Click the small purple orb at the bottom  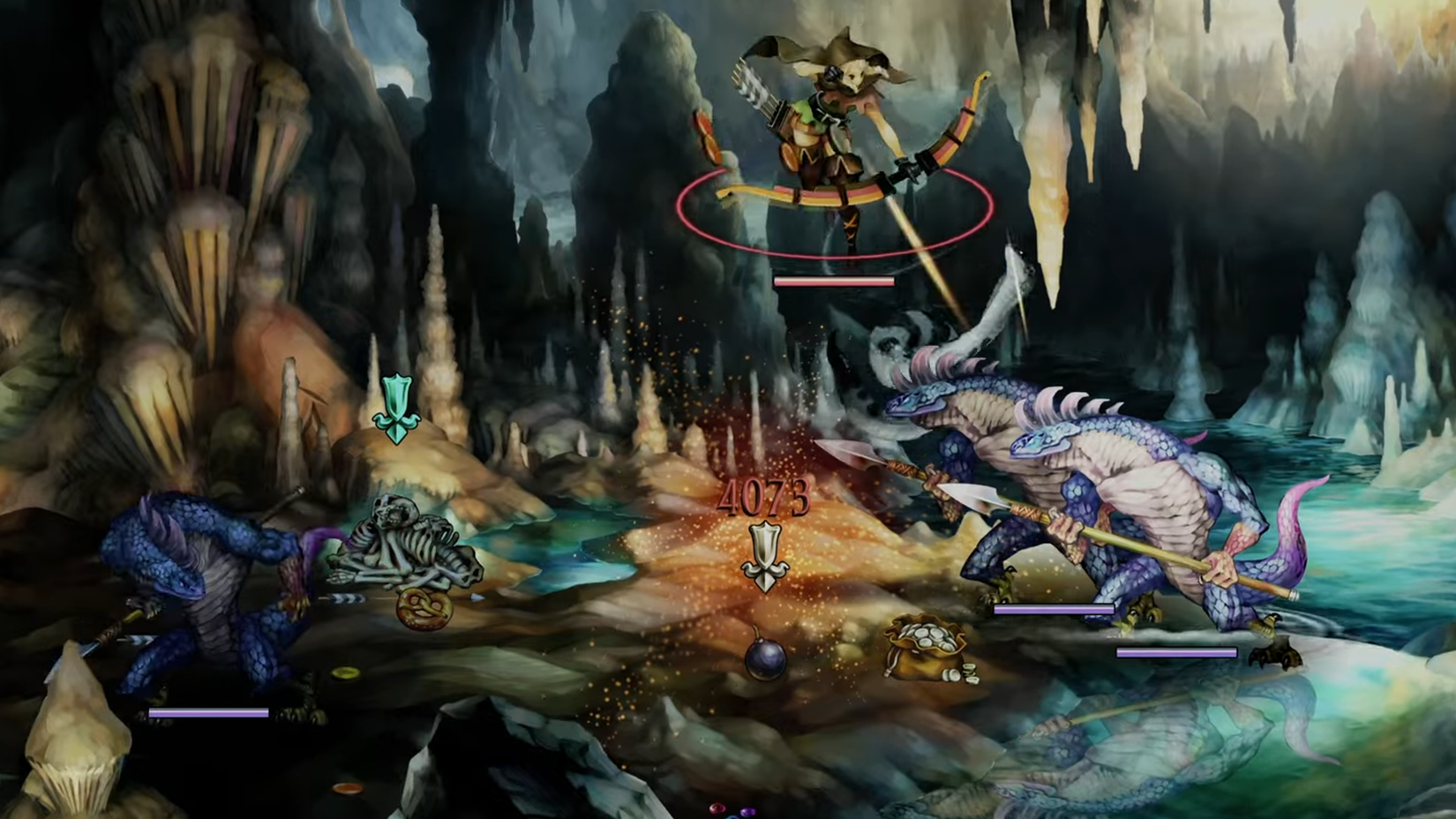tap(748, 812)
